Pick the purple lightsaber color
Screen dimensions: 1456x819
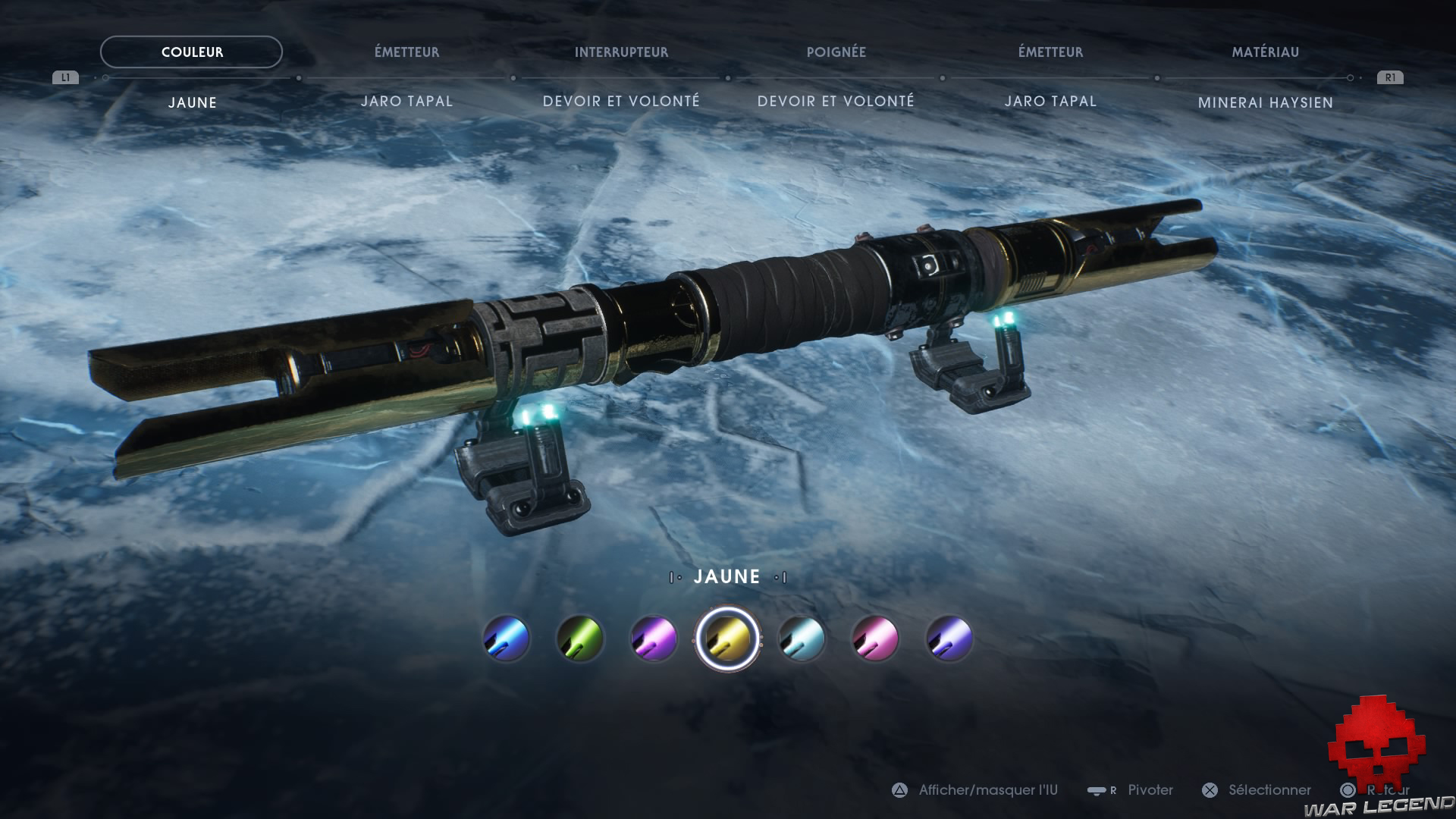coord(654,639)
